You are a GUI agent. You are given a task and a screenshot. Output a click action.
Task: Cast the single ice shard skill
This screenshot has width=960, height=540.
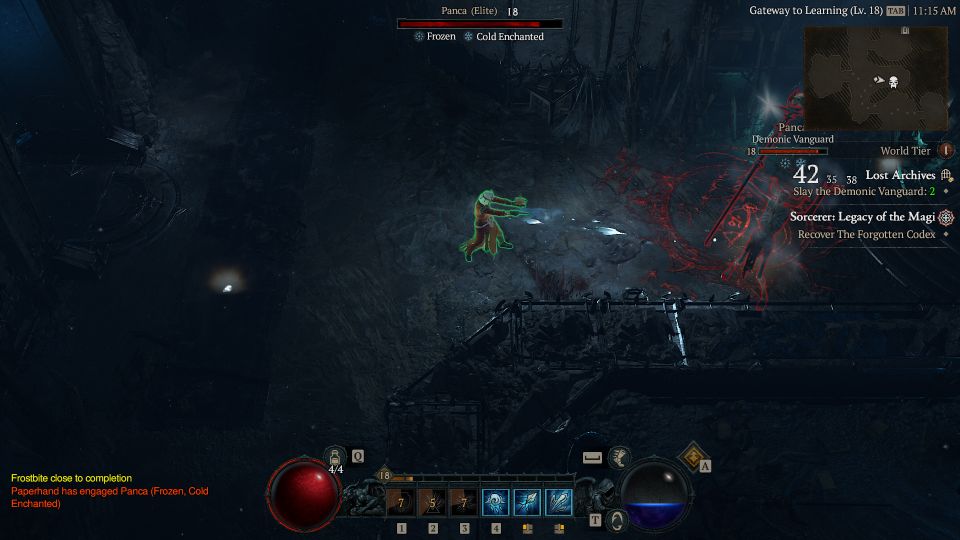(x=527, y=502)
